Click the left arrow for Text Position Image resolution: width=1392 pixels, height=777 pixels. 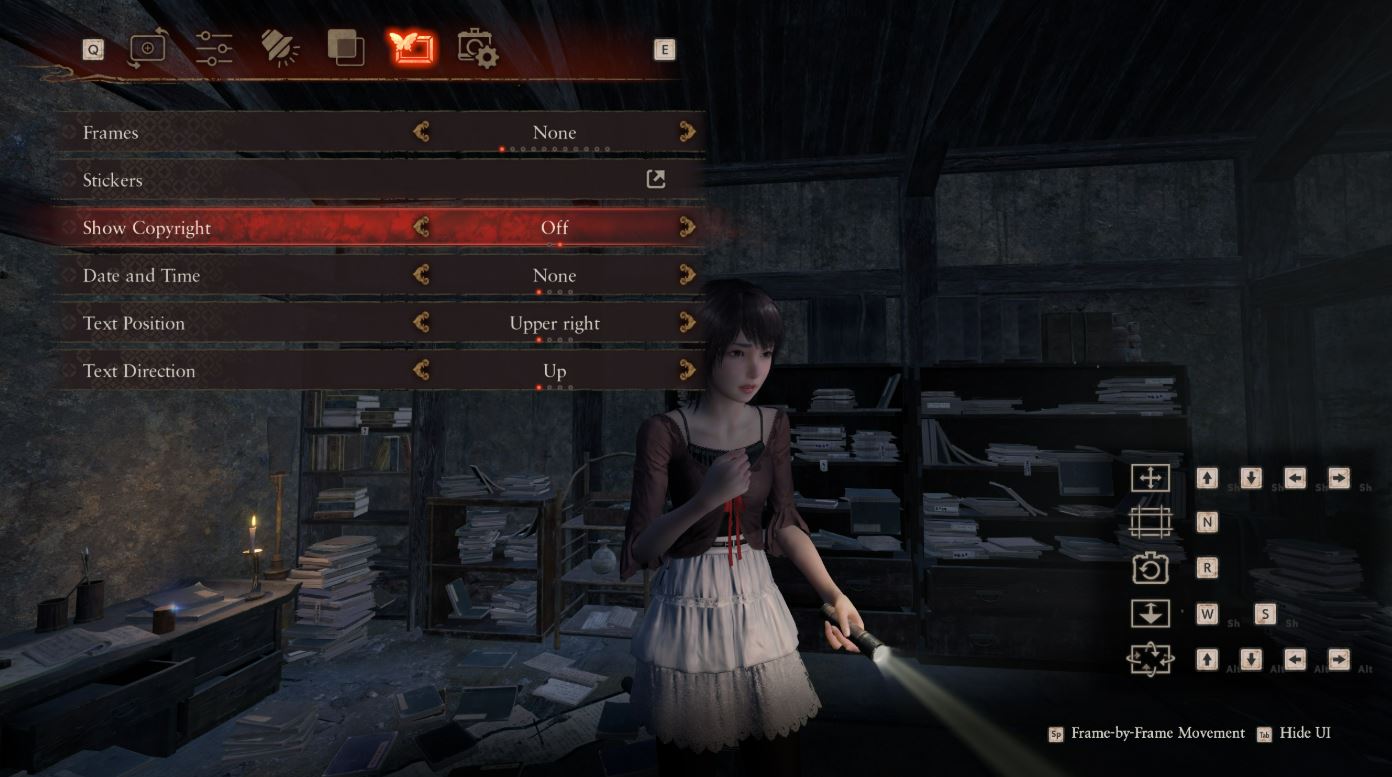click(x=421, y=323)
